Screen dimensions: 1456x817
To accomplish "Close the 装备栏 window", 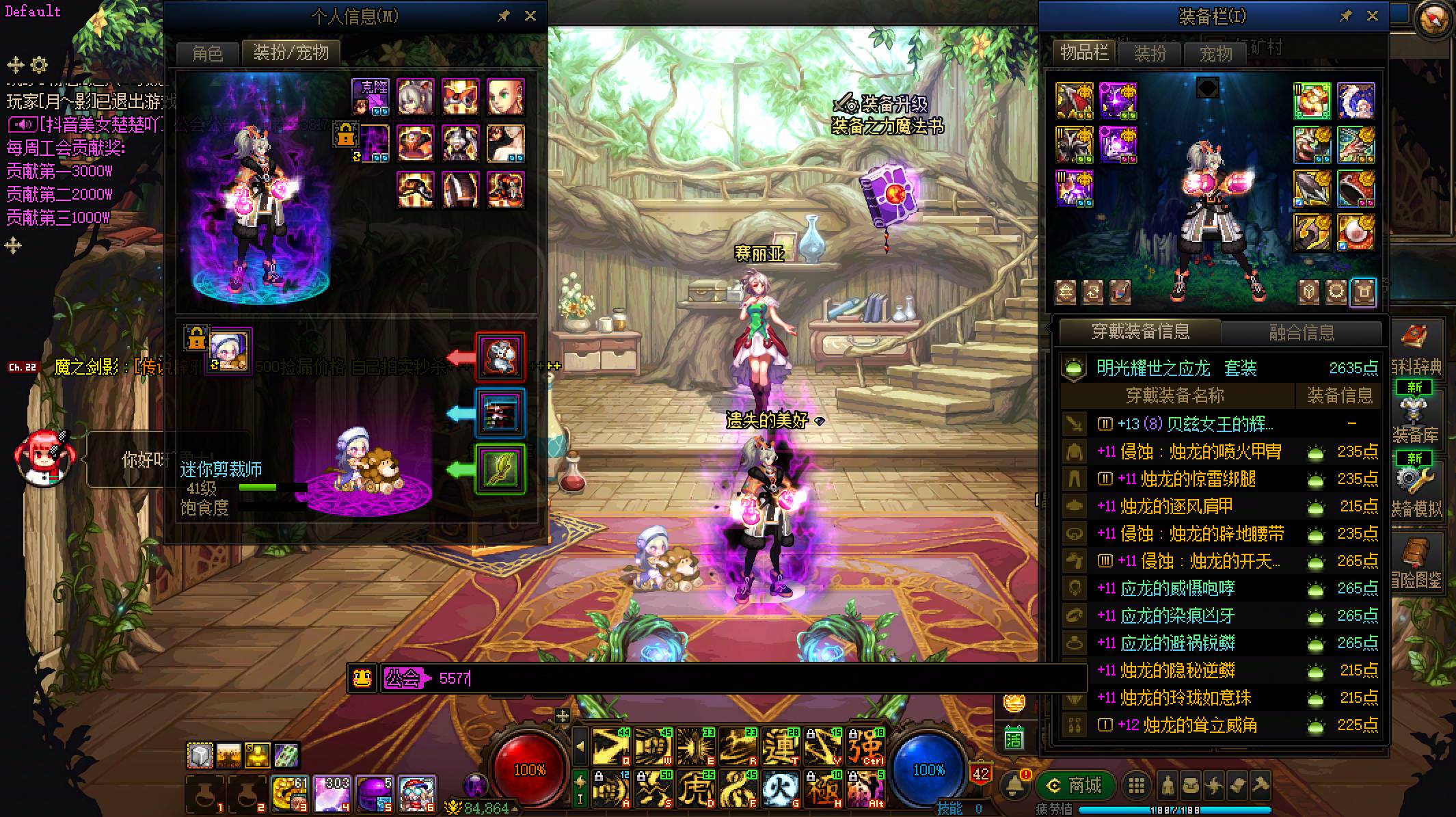I will (x=1372, y=16).
